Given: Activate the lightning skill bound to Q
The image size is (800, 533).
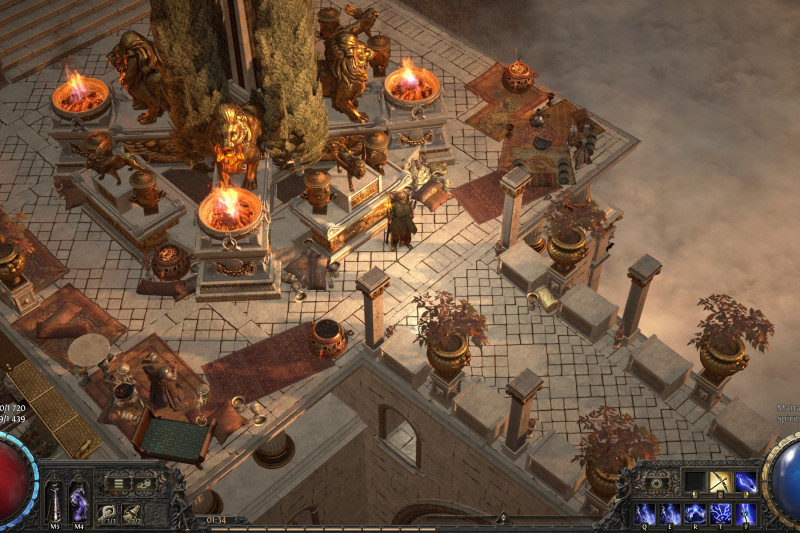Looking at the screenshot, I should [644, 513].
